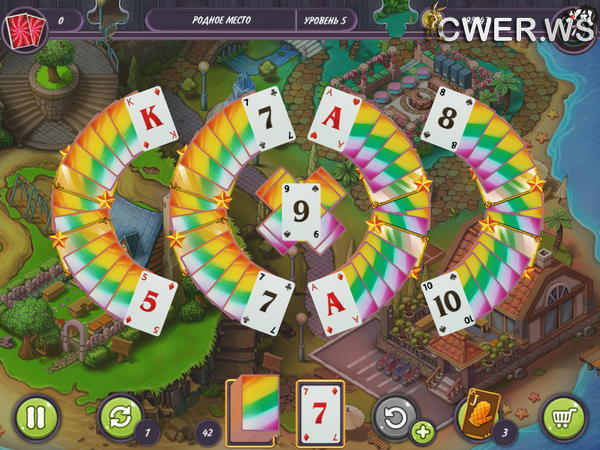
Task: Pause the game with the green pause button
Action: [35, 416]
